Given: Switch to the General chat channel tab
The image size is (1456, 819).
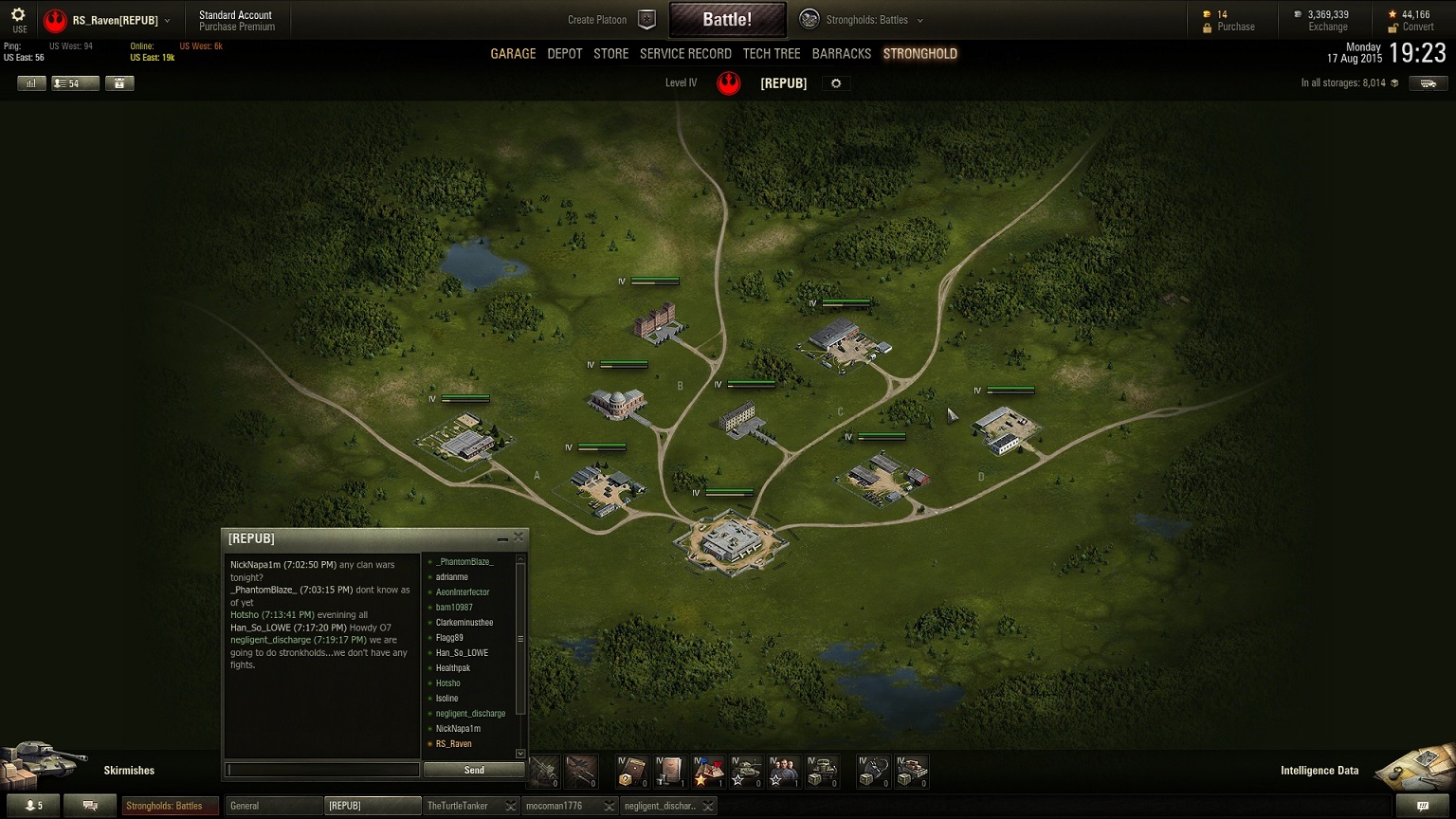Looking at the screenshot, I should (x=273, y=806).
